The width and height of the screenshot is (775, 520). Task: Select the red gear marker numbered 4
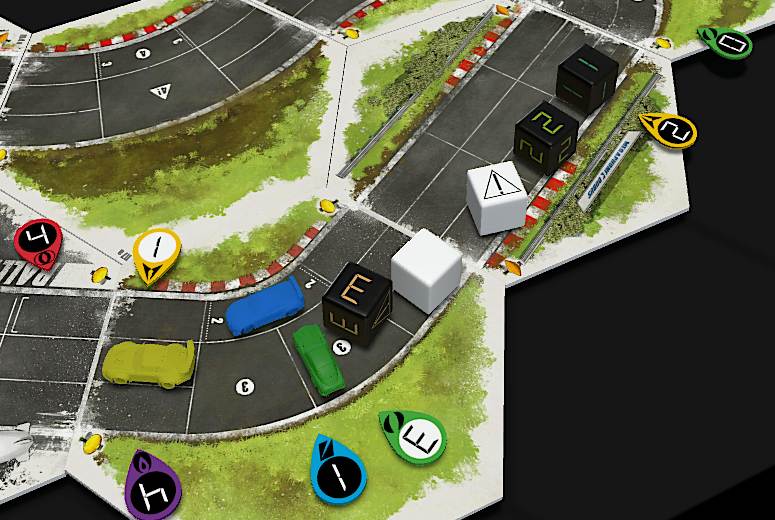(37, 242)
